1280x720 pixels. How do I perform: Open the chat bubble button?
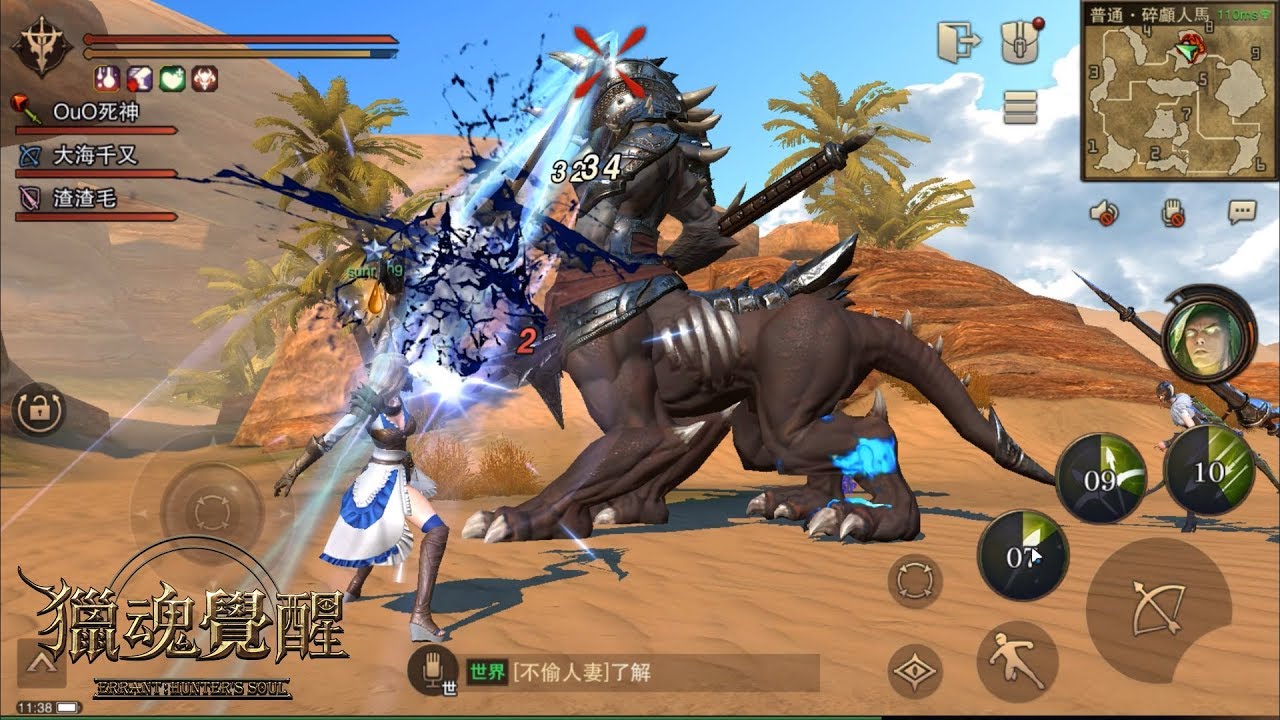[x=1242, y=212]
